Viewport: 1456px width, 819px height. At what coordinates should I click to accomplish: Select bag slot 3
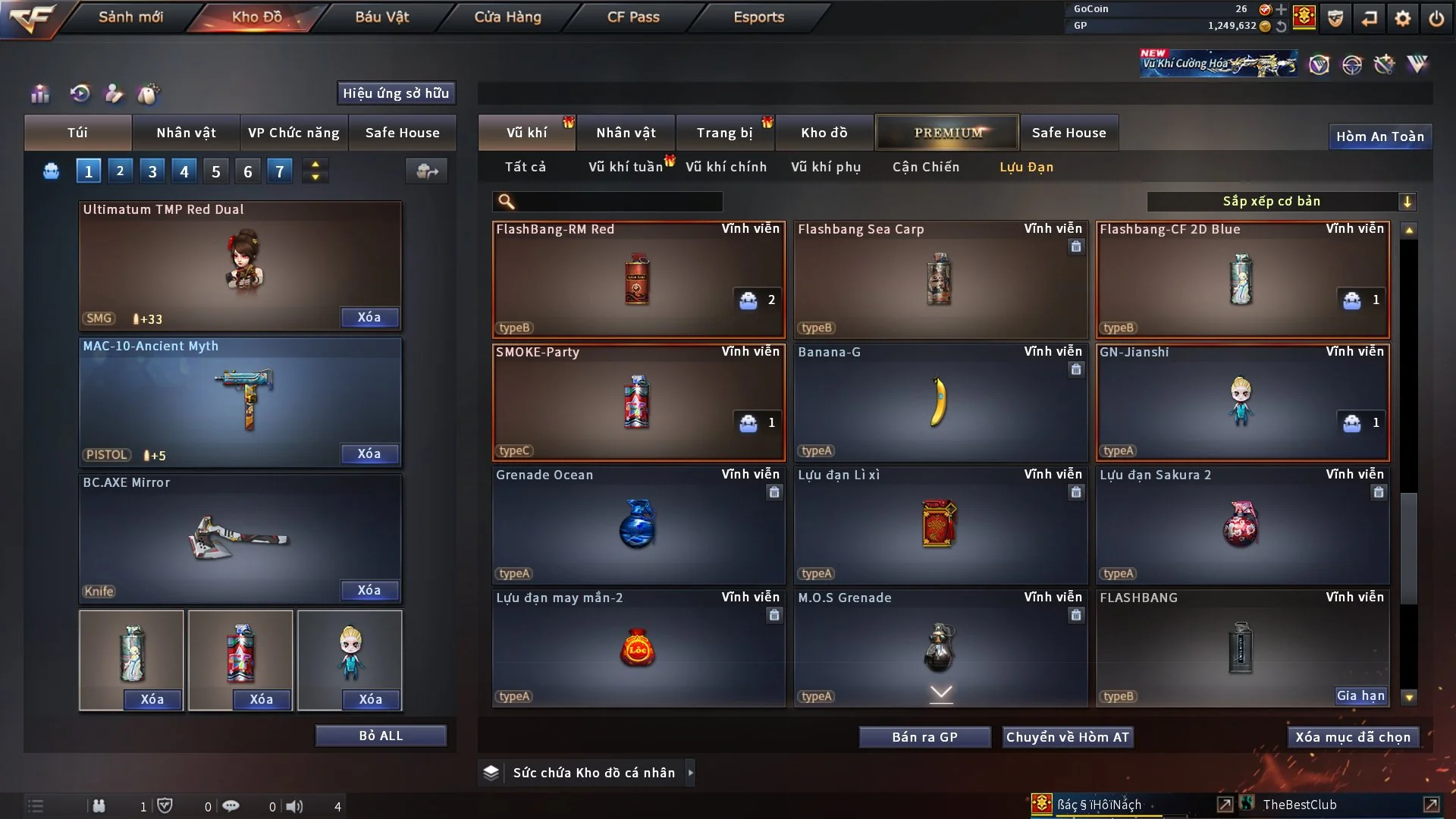(x=152, y=171)
